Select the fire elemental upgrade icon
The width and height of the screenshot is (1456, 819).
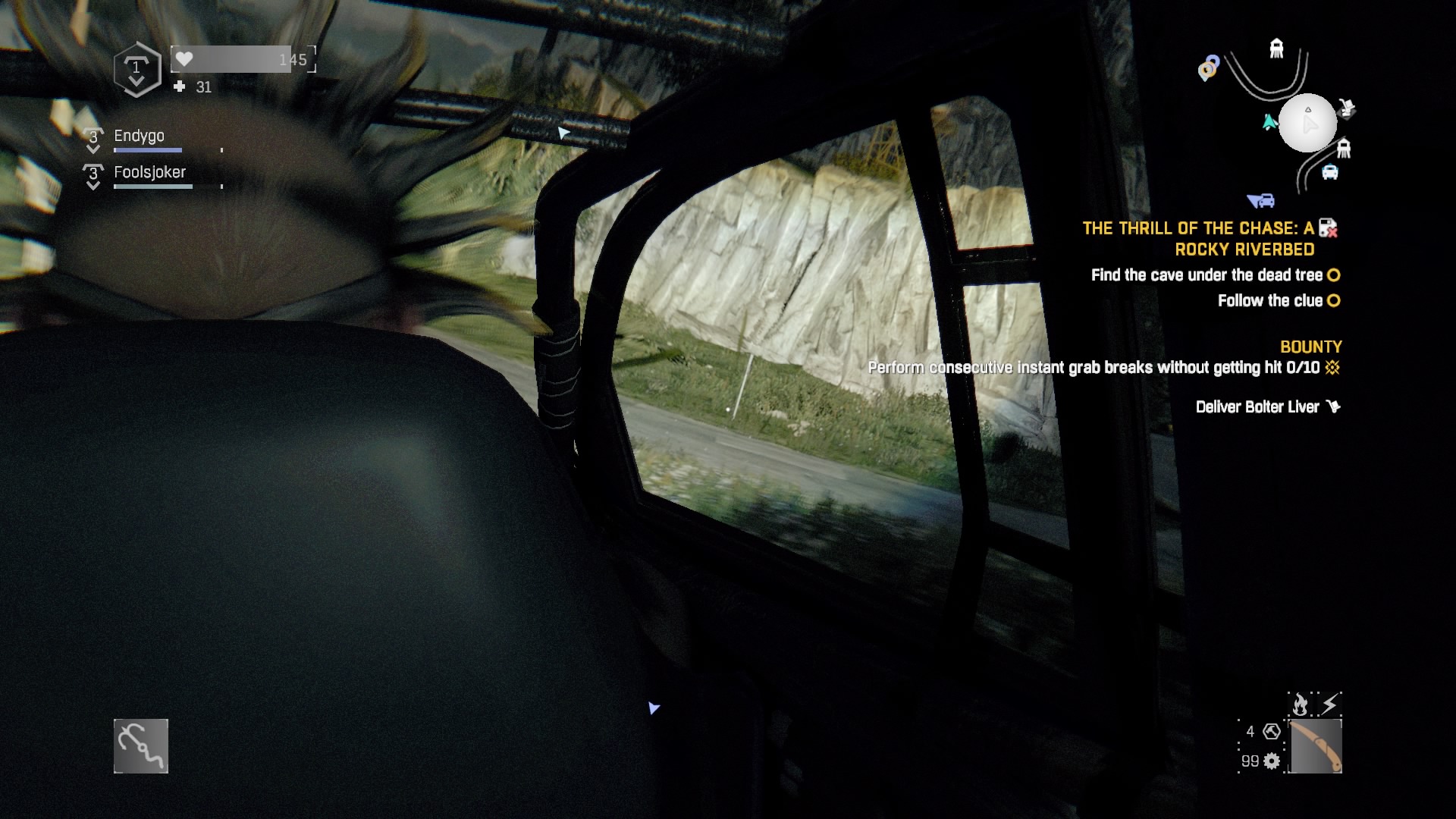(1300, 704)
